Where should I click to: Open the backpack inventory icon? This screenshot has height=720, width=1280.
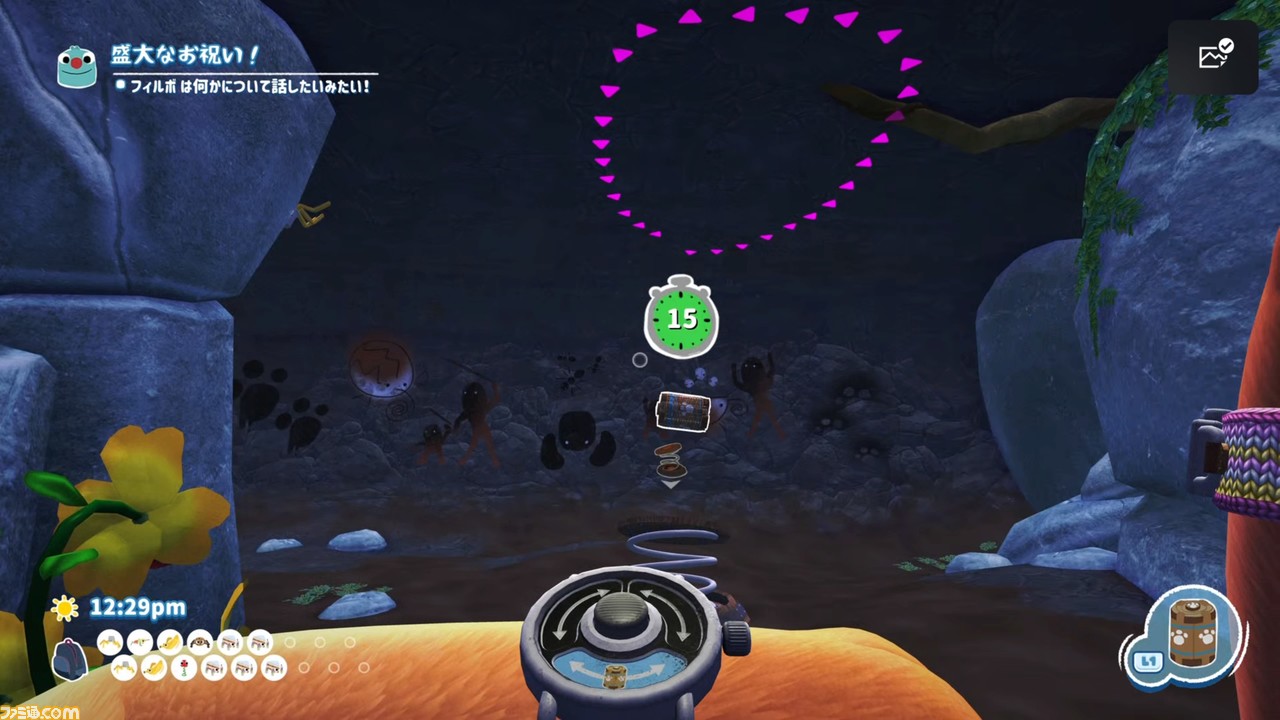[x=69, y=659]
